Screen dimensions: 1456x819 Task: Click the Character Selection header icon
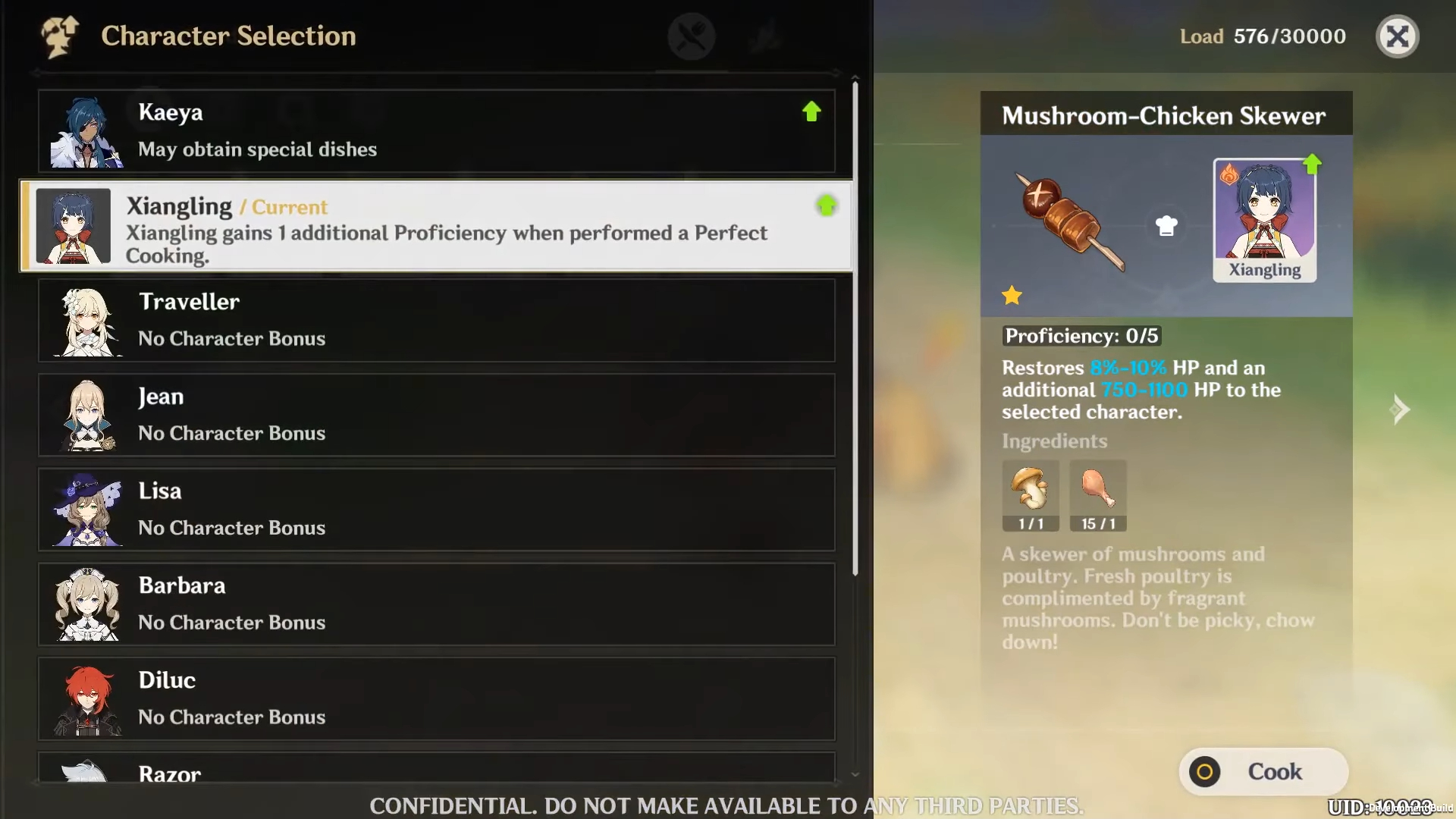tap(59, 35)
